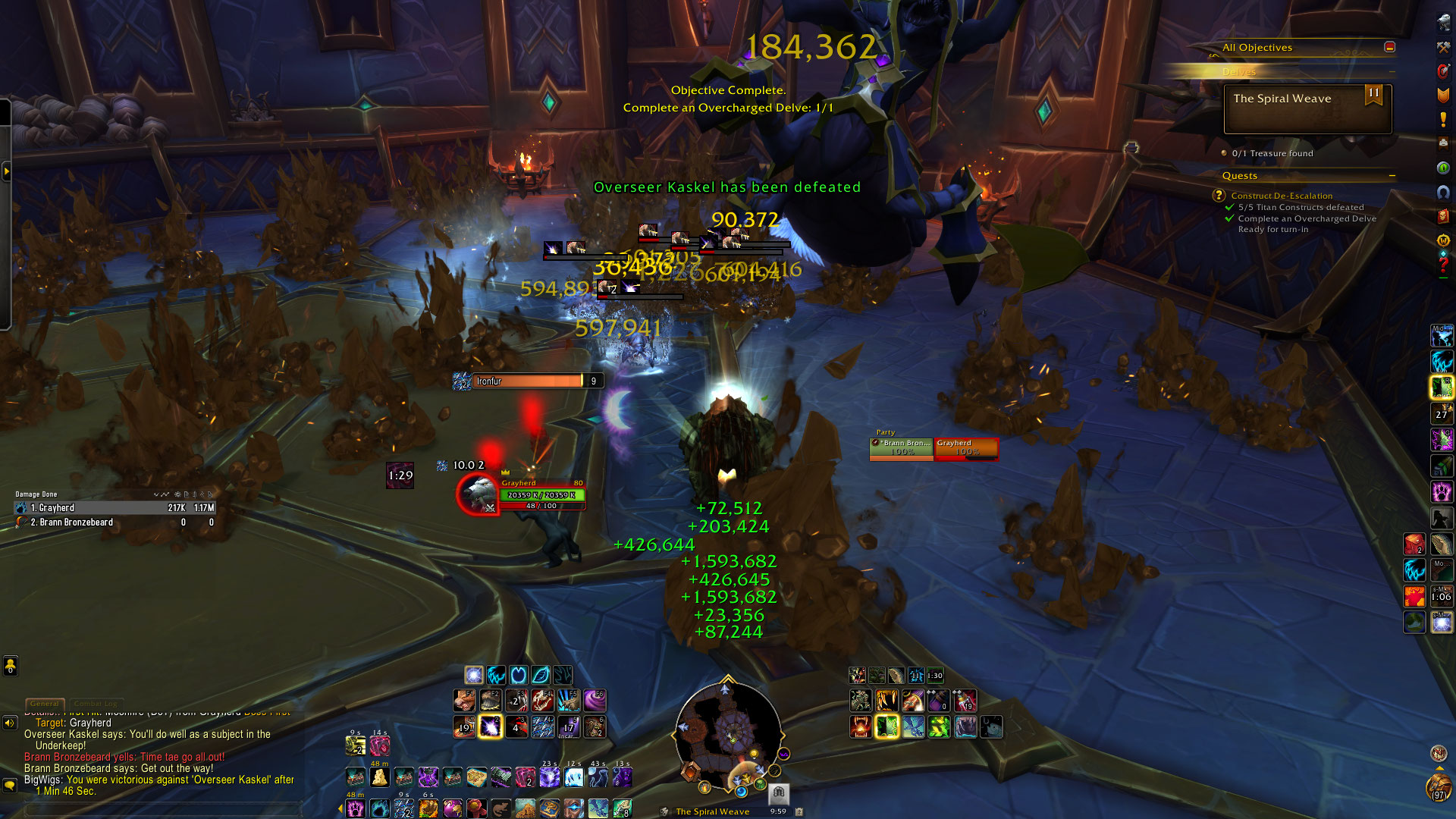Image resolution: width=1456 pixels, height=819 pixels.
Task: Click the Grayherd party frame
Action: (x=965, y=448)
